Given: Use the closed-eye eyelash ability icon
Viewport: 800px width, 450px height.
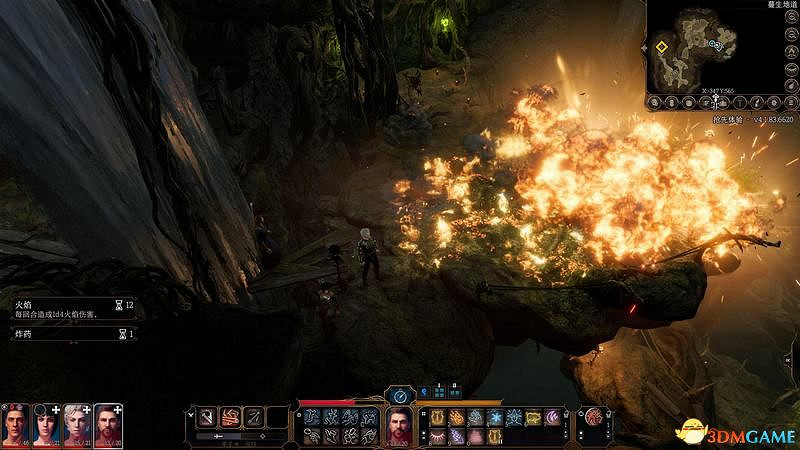Looking at the screenshot, I should pyautogui.click(x=437, y=435).
